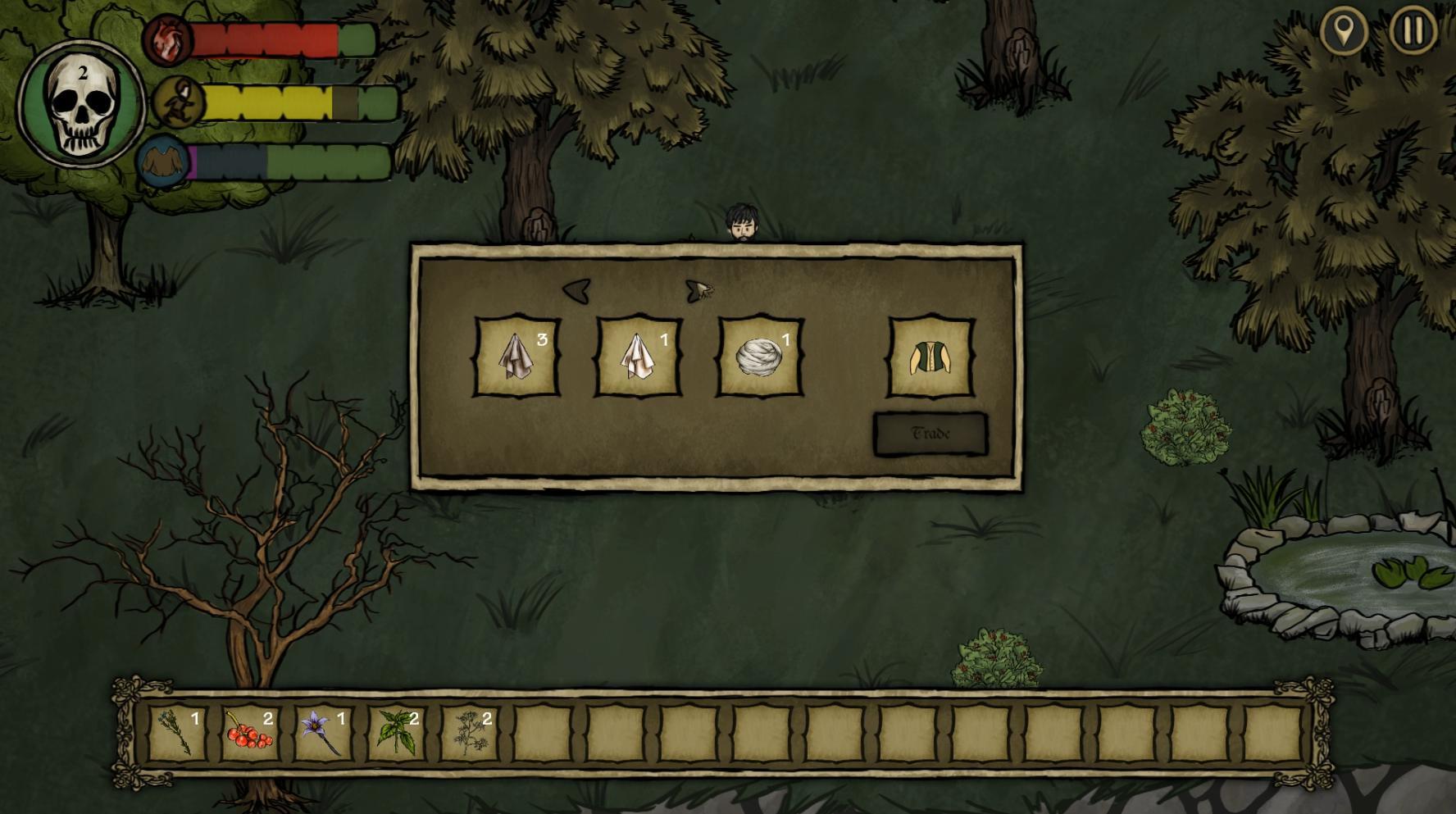Viewport: 1456px width, 814px height.
Task: Select the cloth ingredient slot requiring three
Action: (x=517, y=357)
